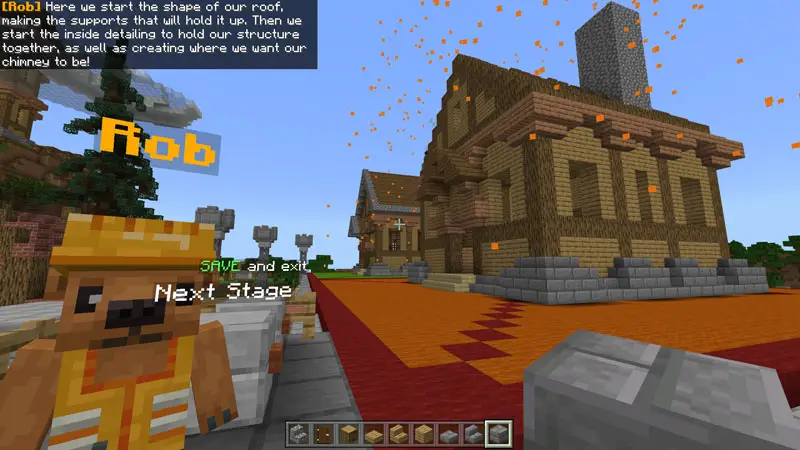Choose the oak planks block slot
This screenshot has height=450, width=800.
425,433
